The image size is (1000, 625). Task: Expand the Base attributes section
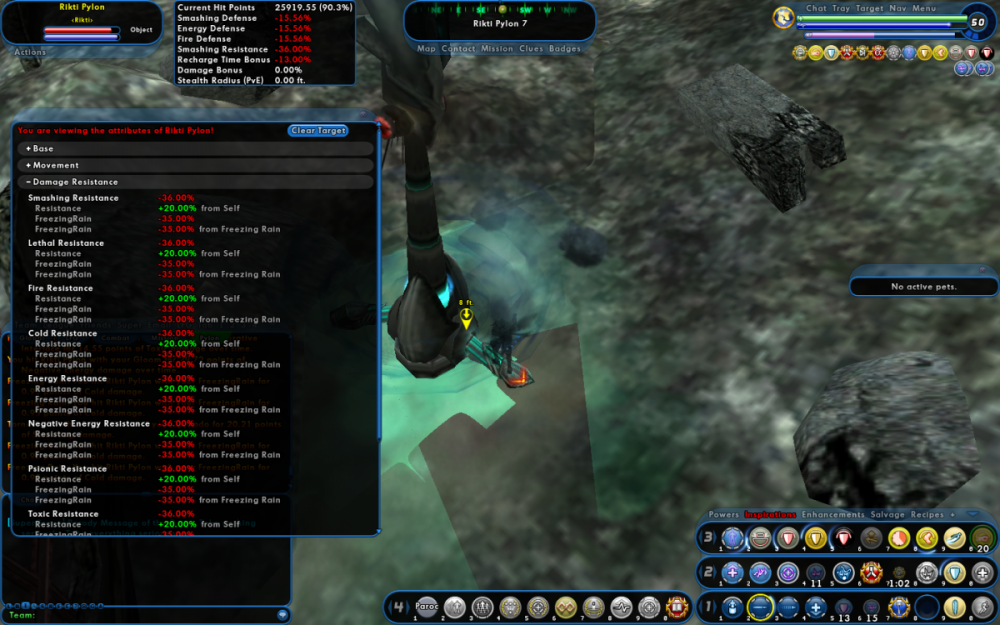(42, 149)
